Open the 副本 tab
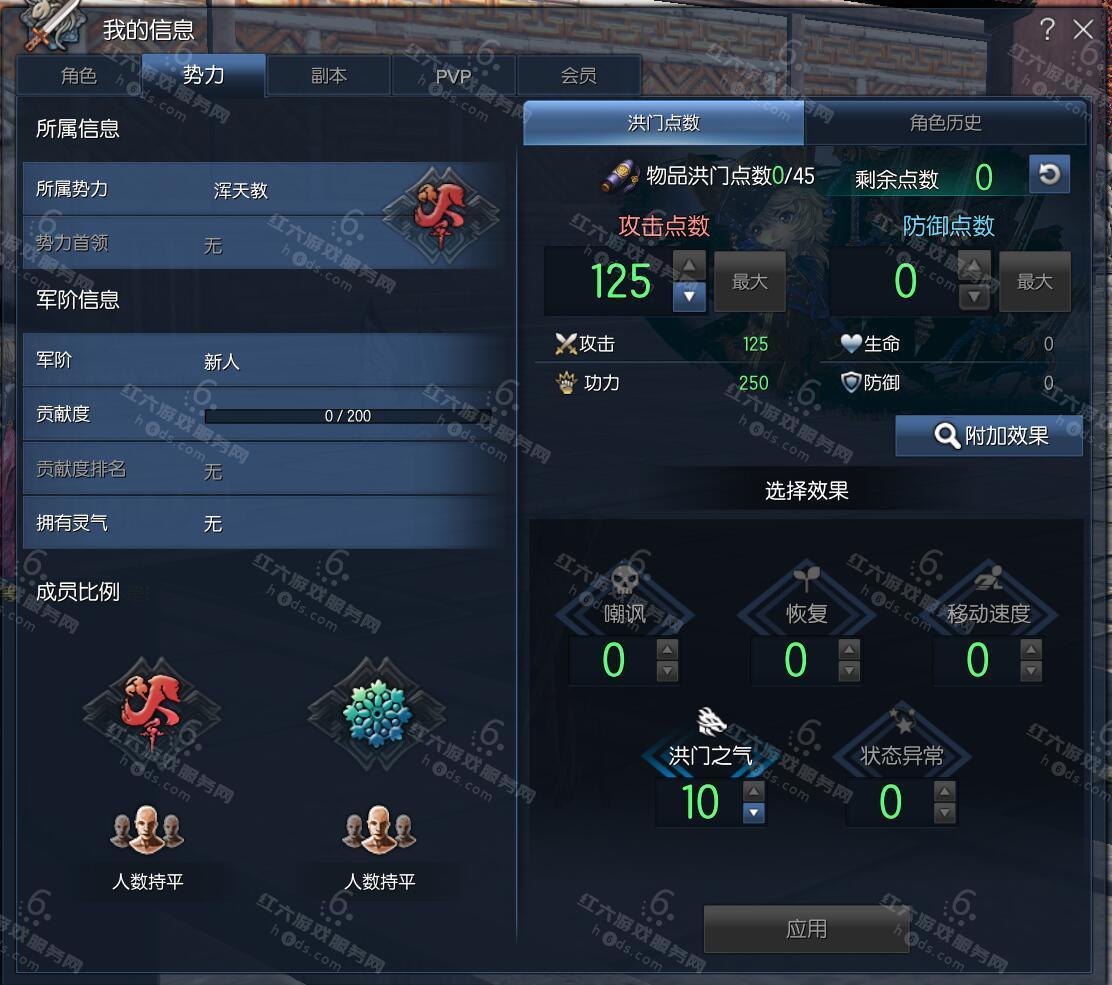Screen dimensions: 1112x985 (329, 76)
